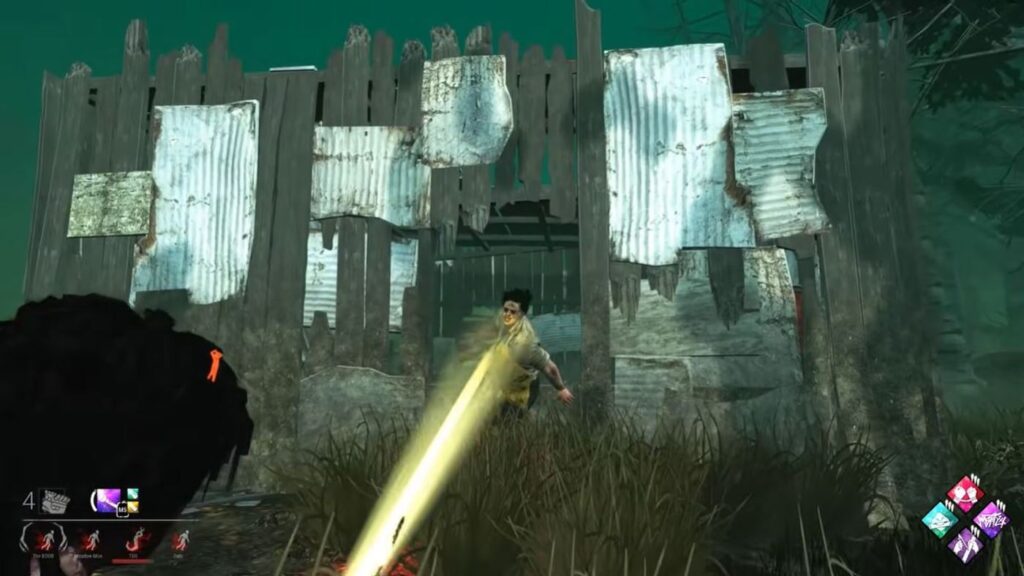Select the teal add-on icon

[131, 494]
